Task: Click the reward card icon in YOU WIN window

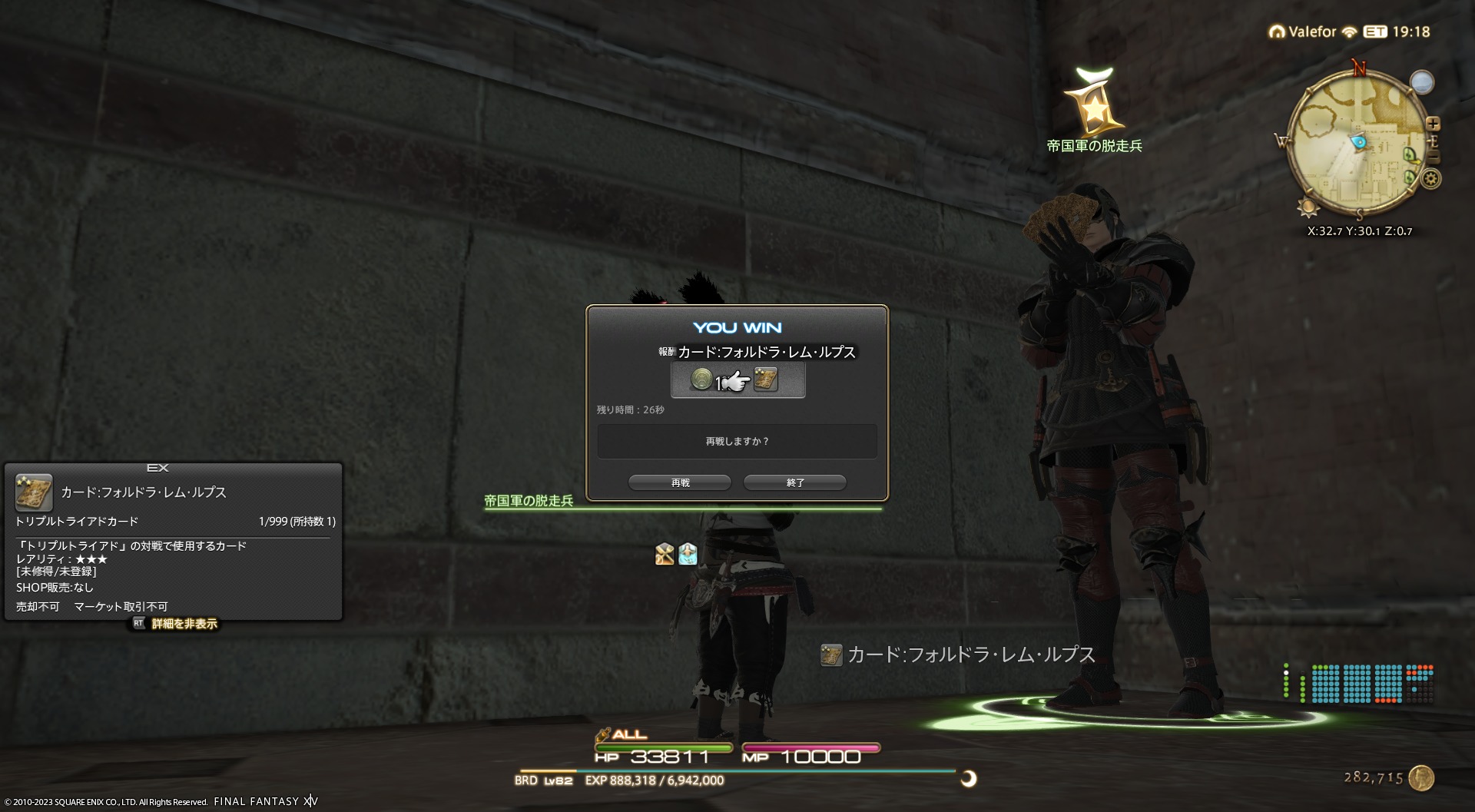Action: 766,379
